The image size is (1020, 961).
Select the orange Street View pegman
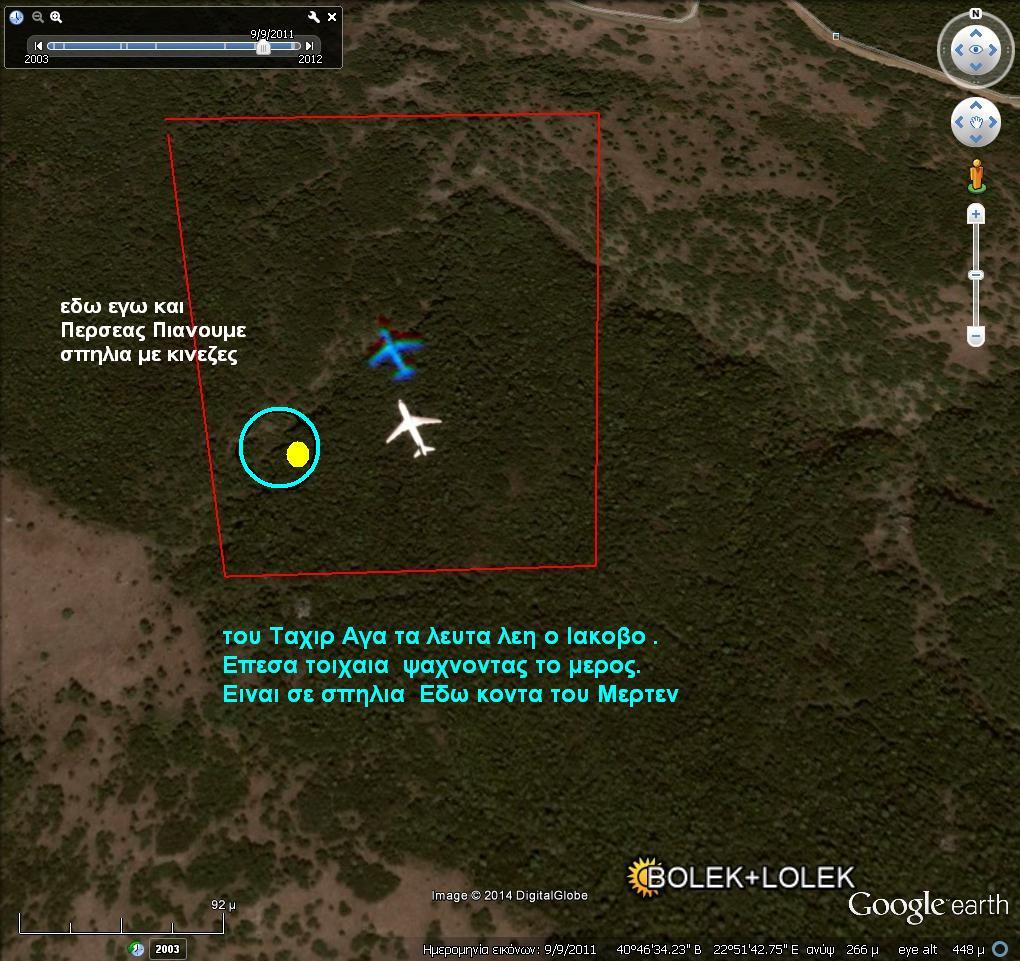[977, 176]
